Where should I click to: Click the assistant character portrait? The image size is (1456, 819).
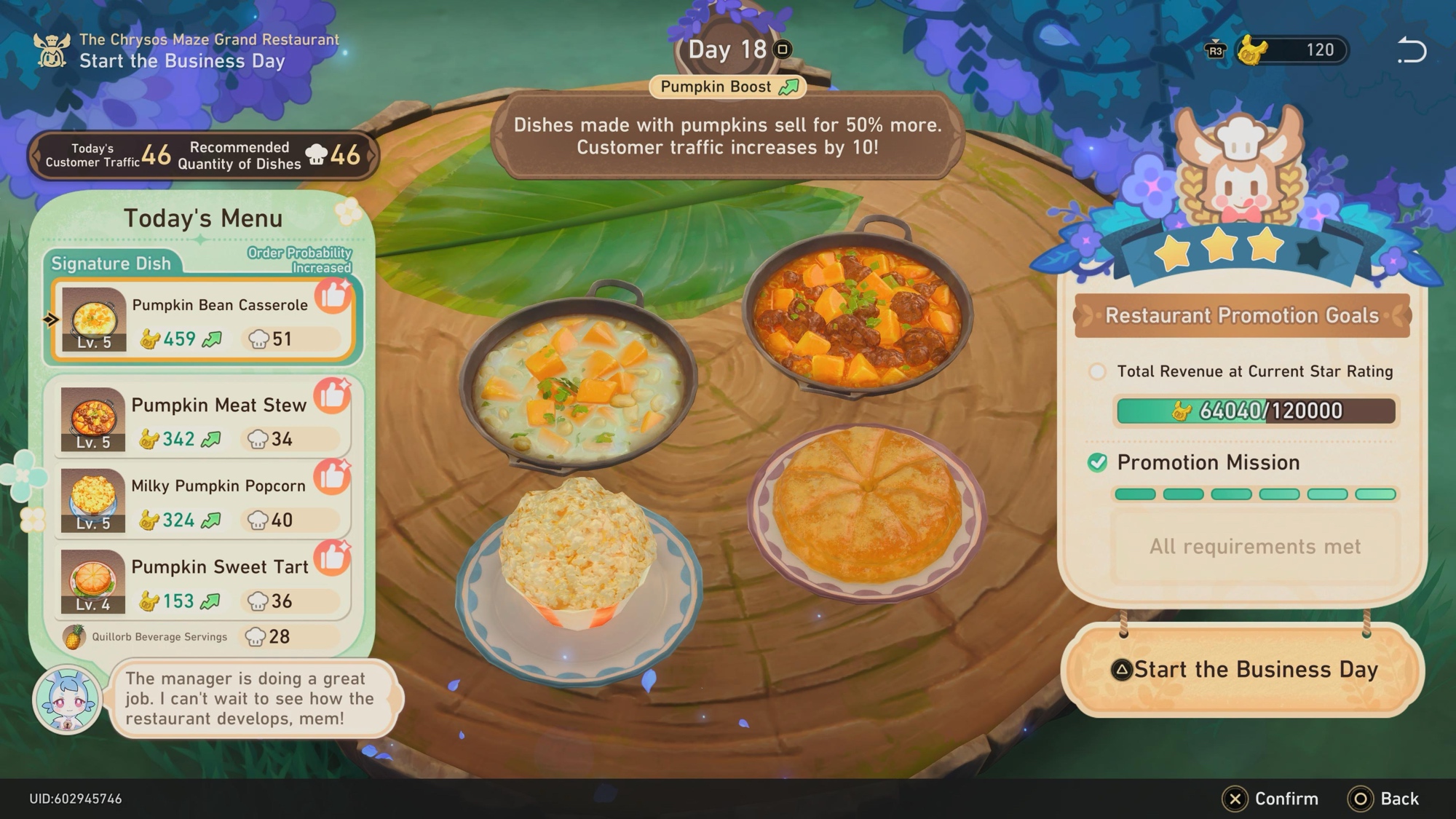68,700
